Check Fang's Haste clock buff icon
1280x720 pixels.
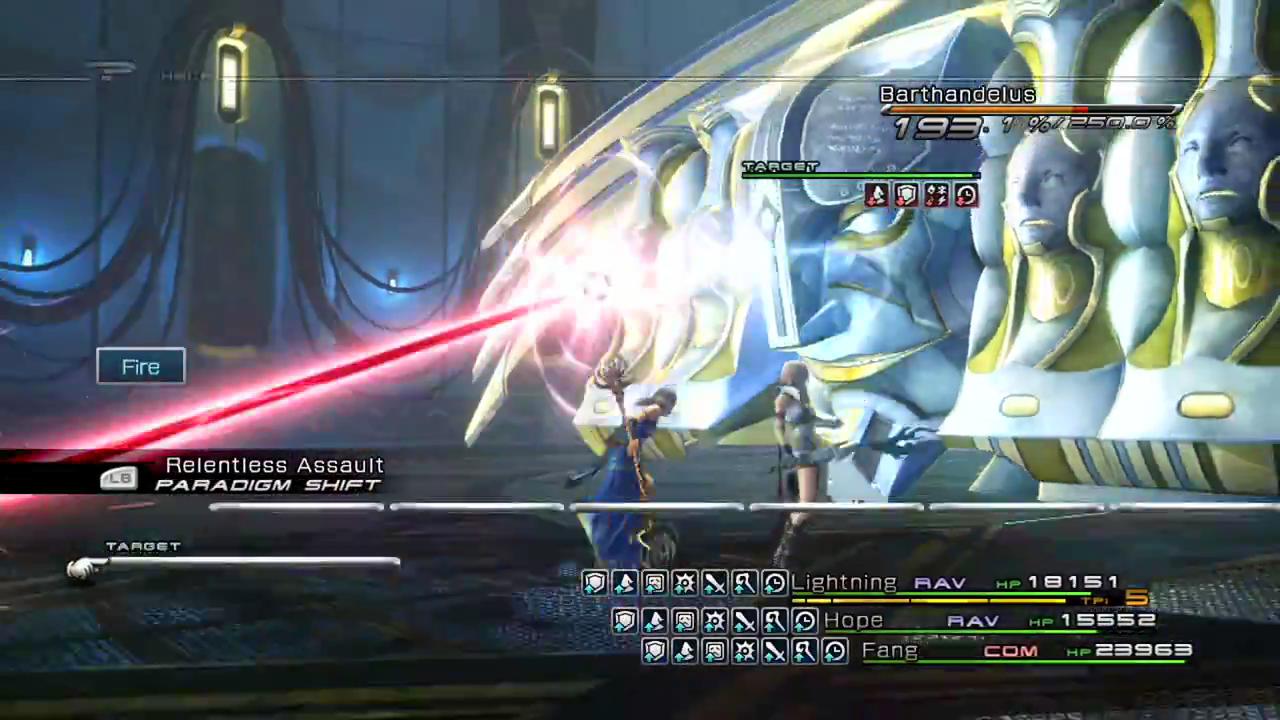(835, 652)
